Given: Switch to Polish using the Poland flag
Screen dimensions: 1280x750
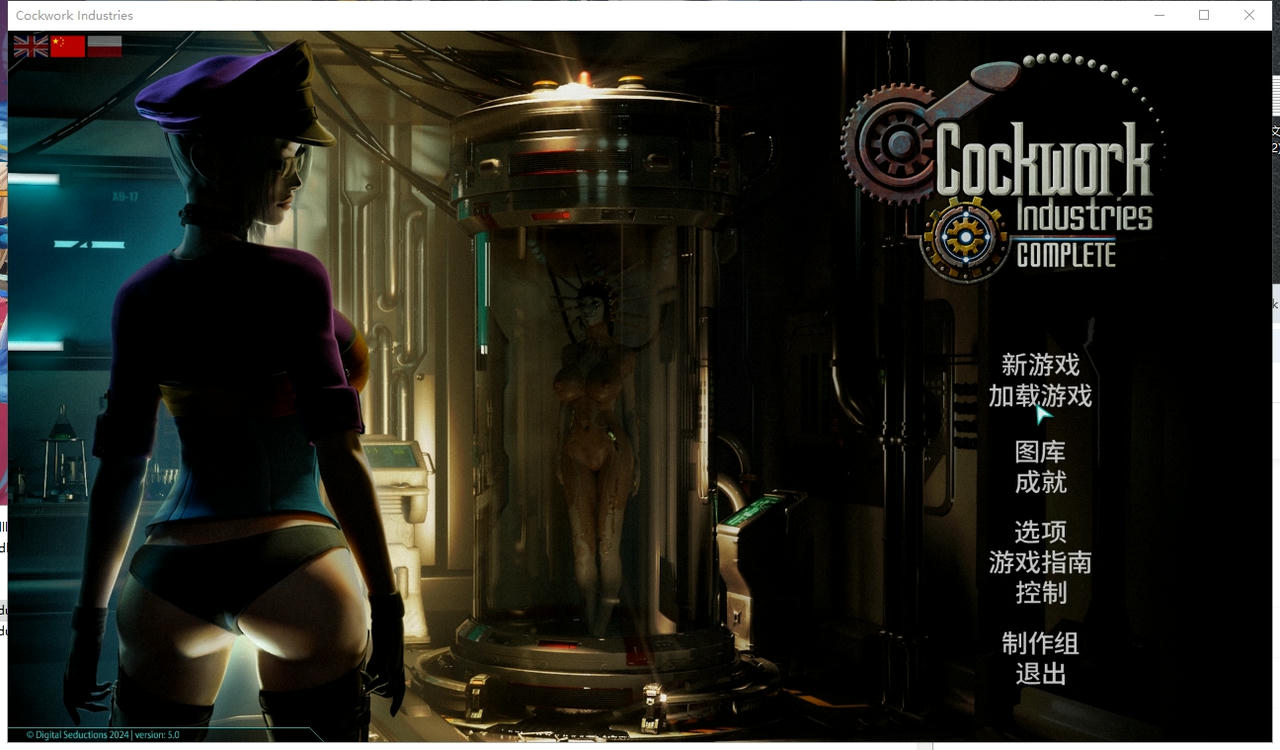Looking at the screenshot, I should click(x=105, y=45).
